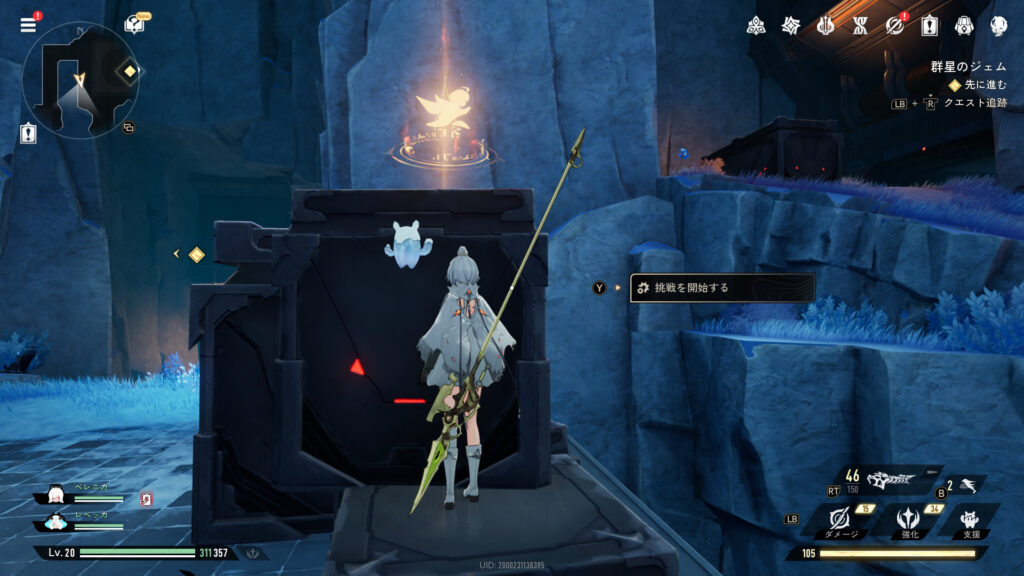The image size is (1024, 576).
Task: Open the tutorial book marked New
Action: coord(134,24)
